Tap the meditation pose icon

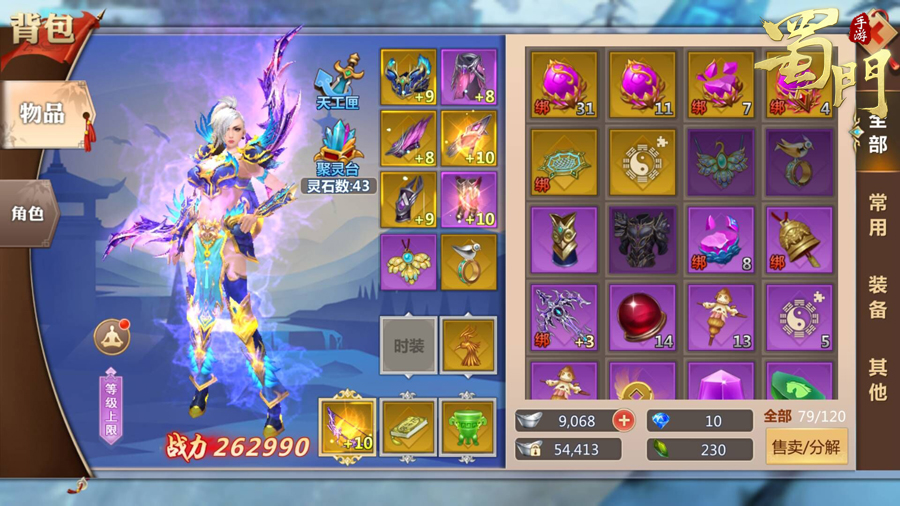[112, 337]
